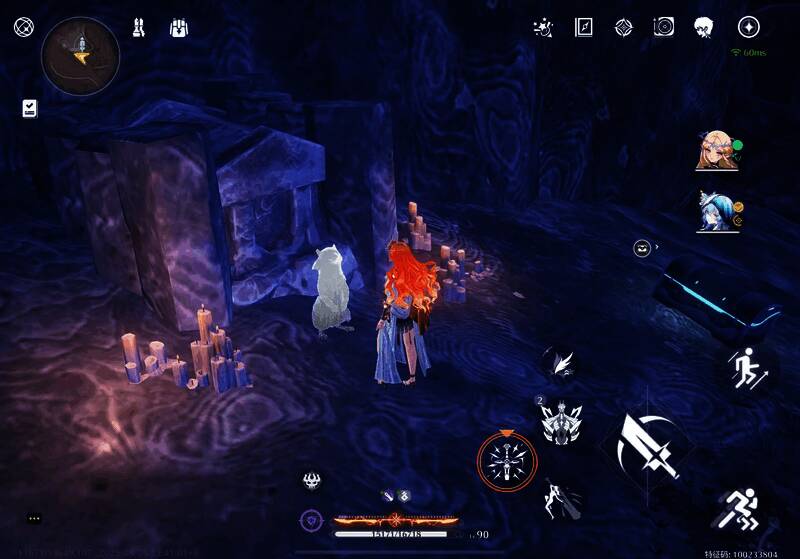Click the small mask emote button
800x559 pixels.
pos(642,248)
